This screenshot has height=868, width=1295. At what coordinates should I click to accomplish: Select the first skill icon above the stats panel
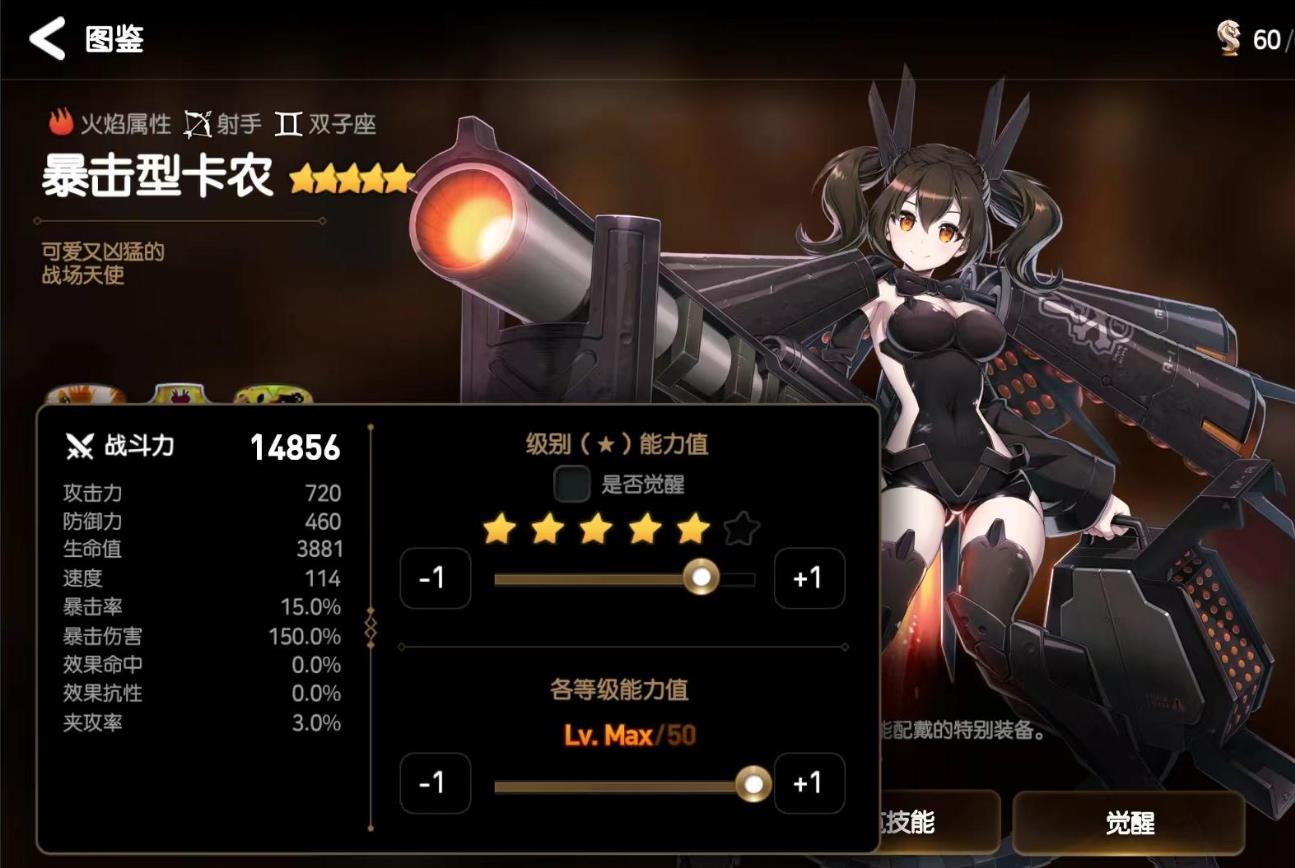click(82, 392)
